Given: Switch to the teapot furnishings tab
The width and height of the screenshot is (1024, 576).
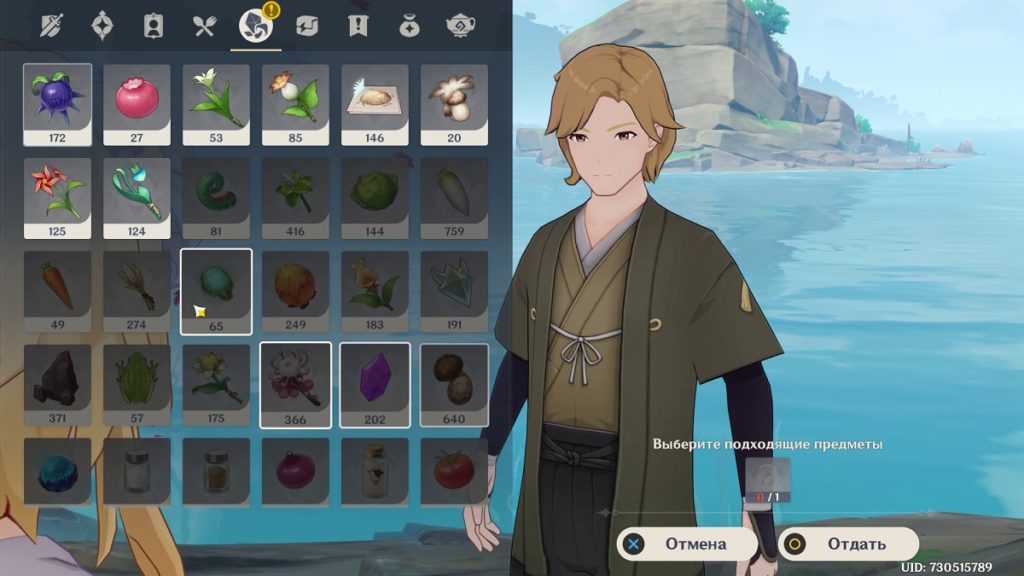Looking at the screenshot, I should (x=460, y=26).
